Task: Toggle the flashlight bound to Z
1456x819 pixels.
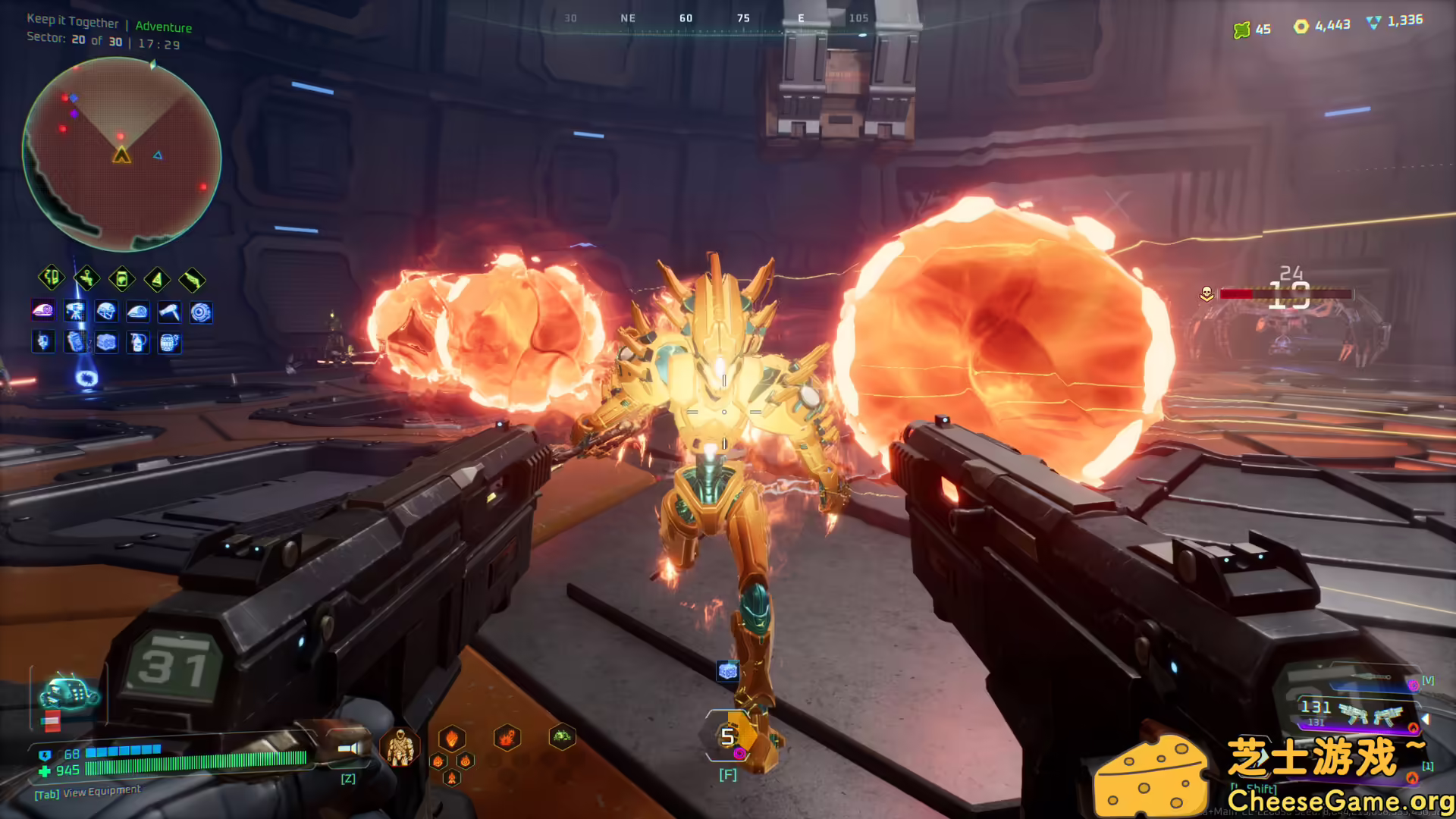Action: (x=348, y=748)
